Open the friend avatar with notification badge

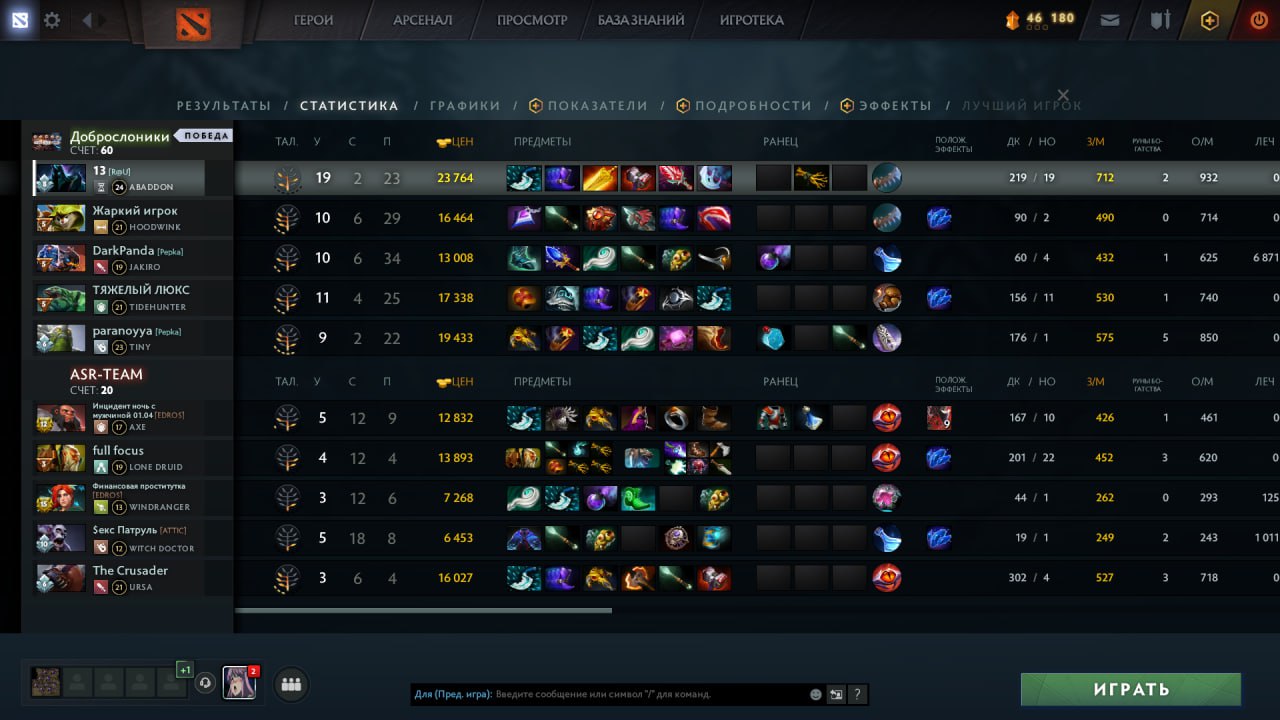coord(239,683)
